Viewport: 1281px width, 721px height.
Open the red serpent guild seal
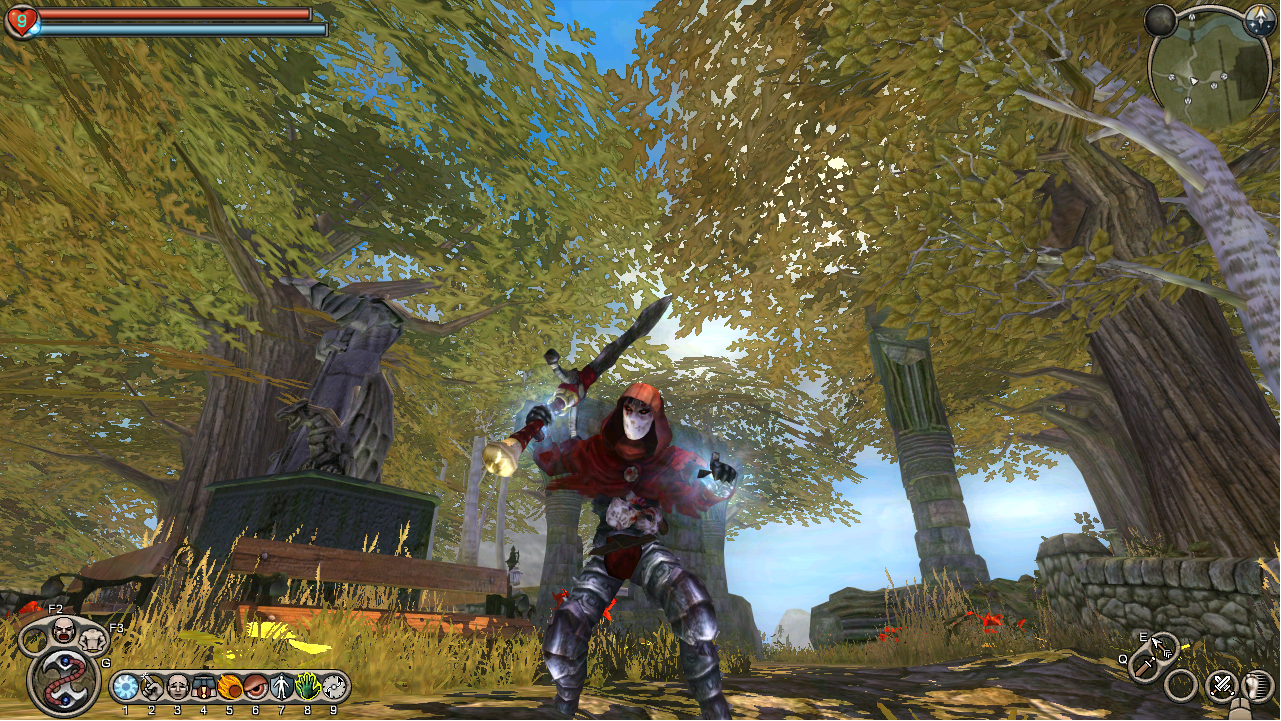pyautogui.click(x=65, y=680)
